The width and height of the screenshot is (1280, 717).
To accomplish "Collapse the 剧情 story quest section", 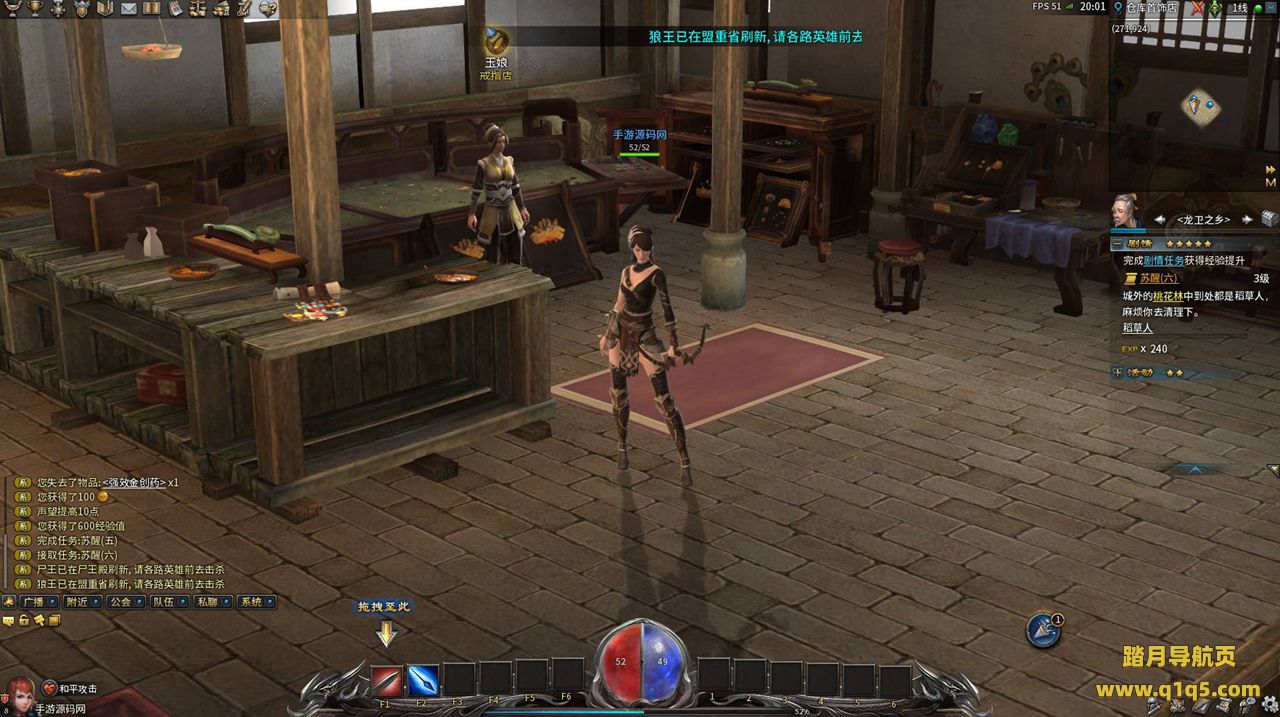I will pyautogui.click(x=1117, y=243).
